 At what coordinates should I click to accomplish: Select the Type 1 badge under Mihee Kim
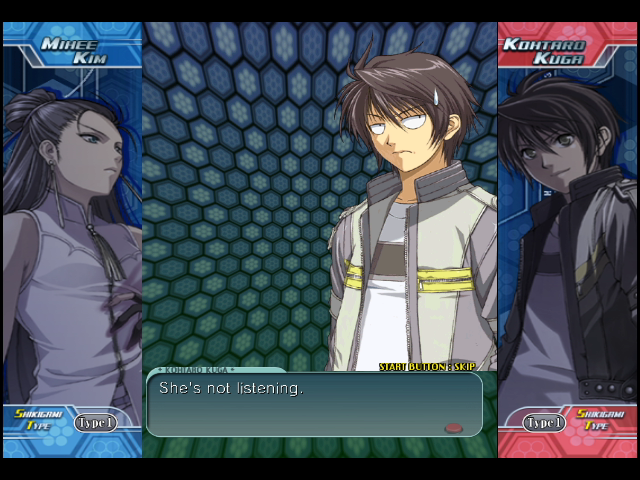[95, 423]
